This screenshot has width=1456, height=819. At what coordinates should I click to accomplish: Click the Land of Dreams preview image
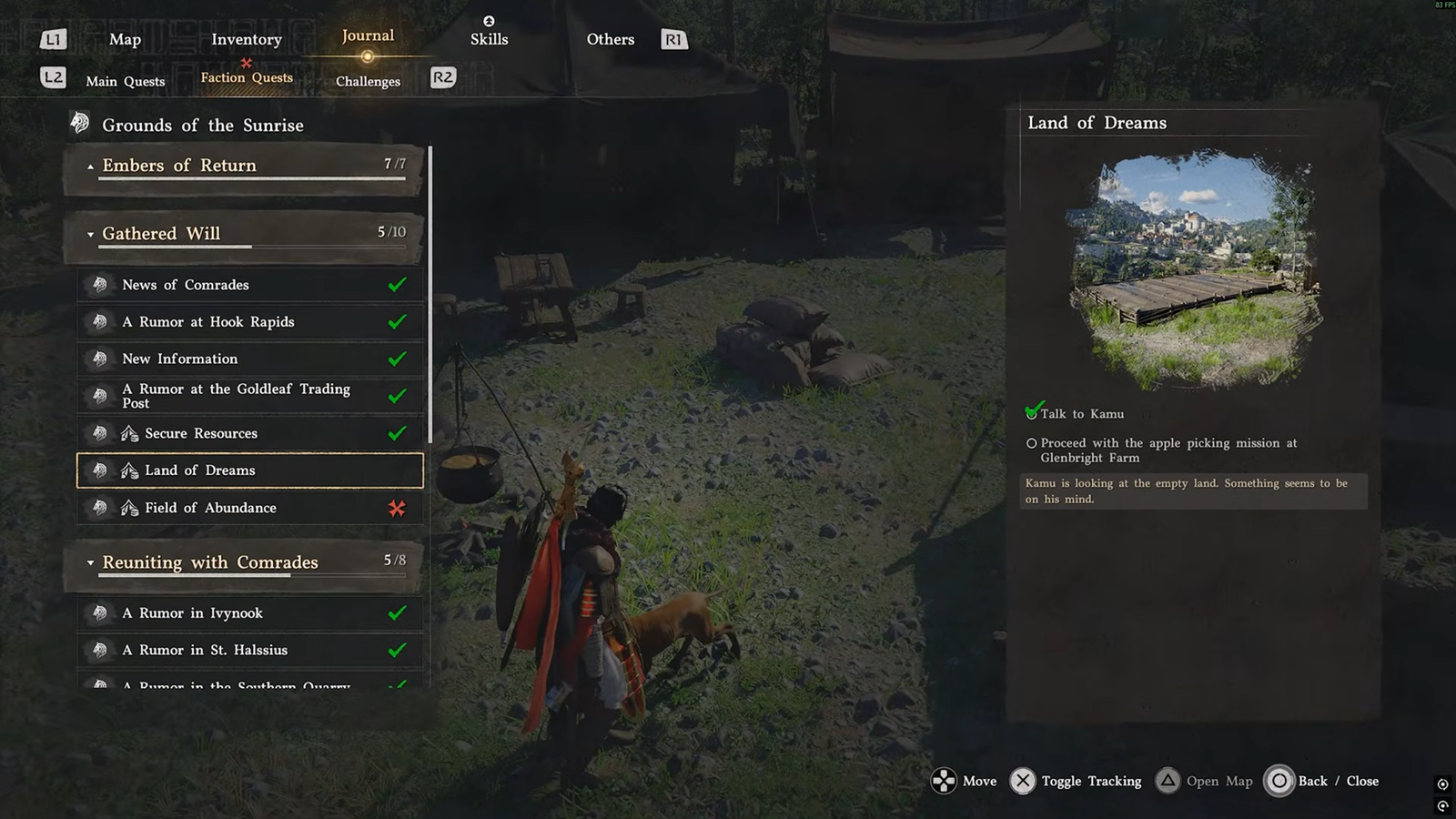coord(1194,270)
